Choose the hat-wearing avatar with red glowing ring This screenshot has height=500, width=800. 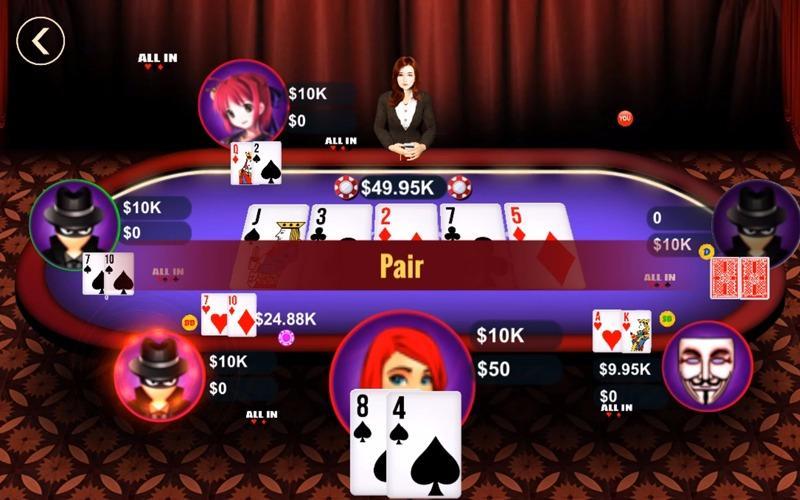coord(159,371)
